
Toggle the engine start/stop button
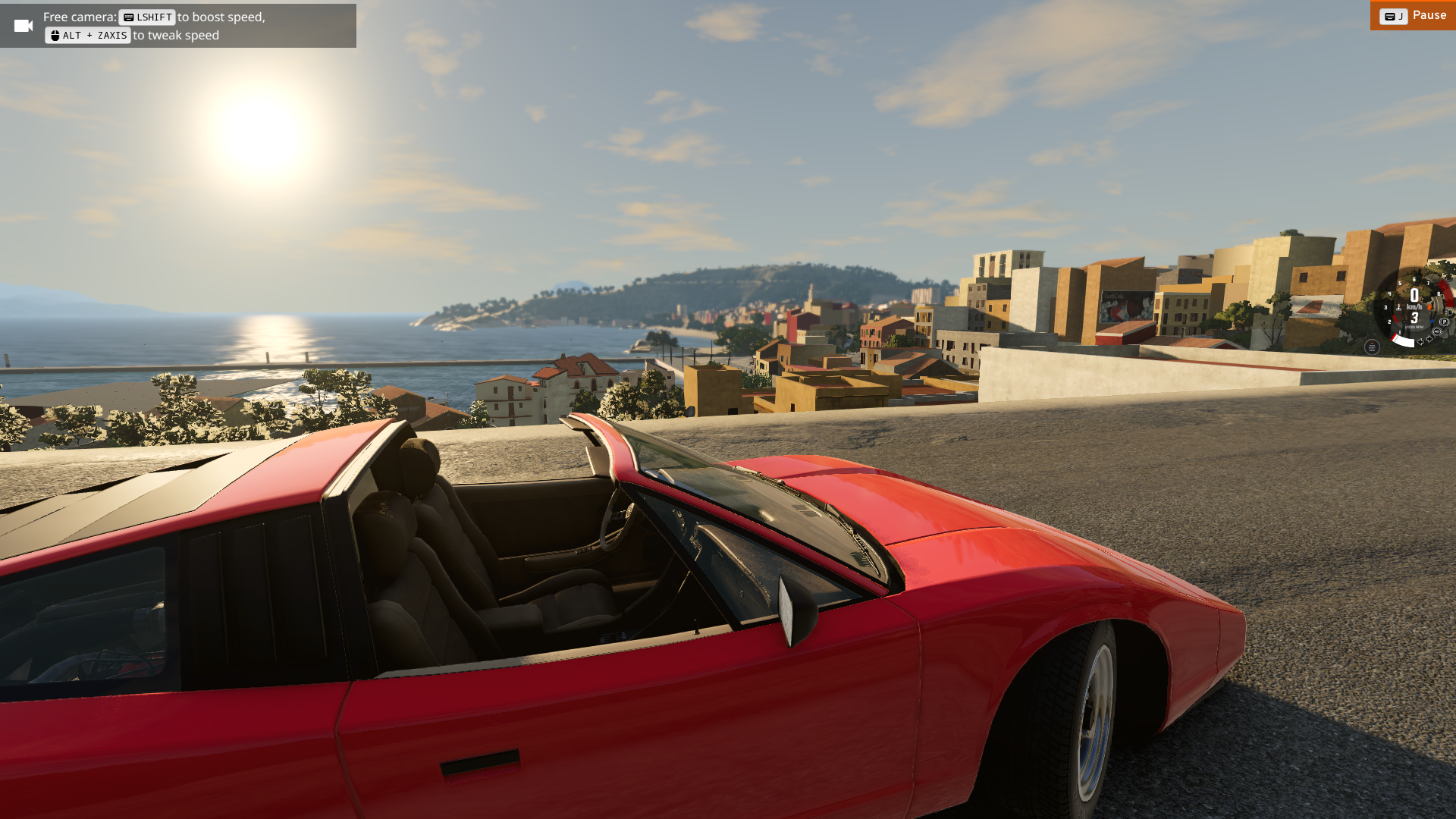tap(1371, 347)
